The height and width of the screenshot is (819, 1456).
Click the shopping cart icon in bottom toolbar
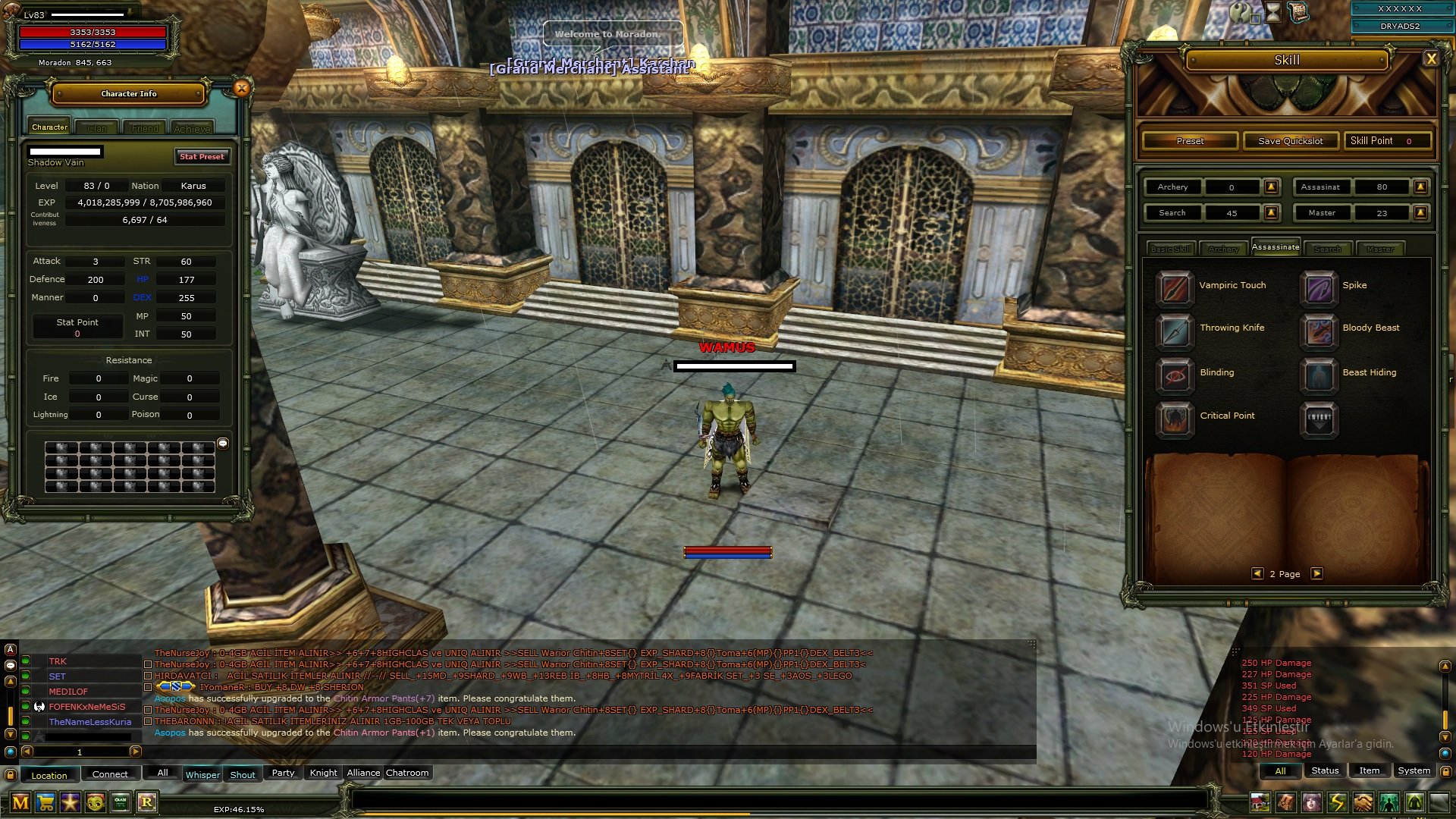(x=45, y=801)
